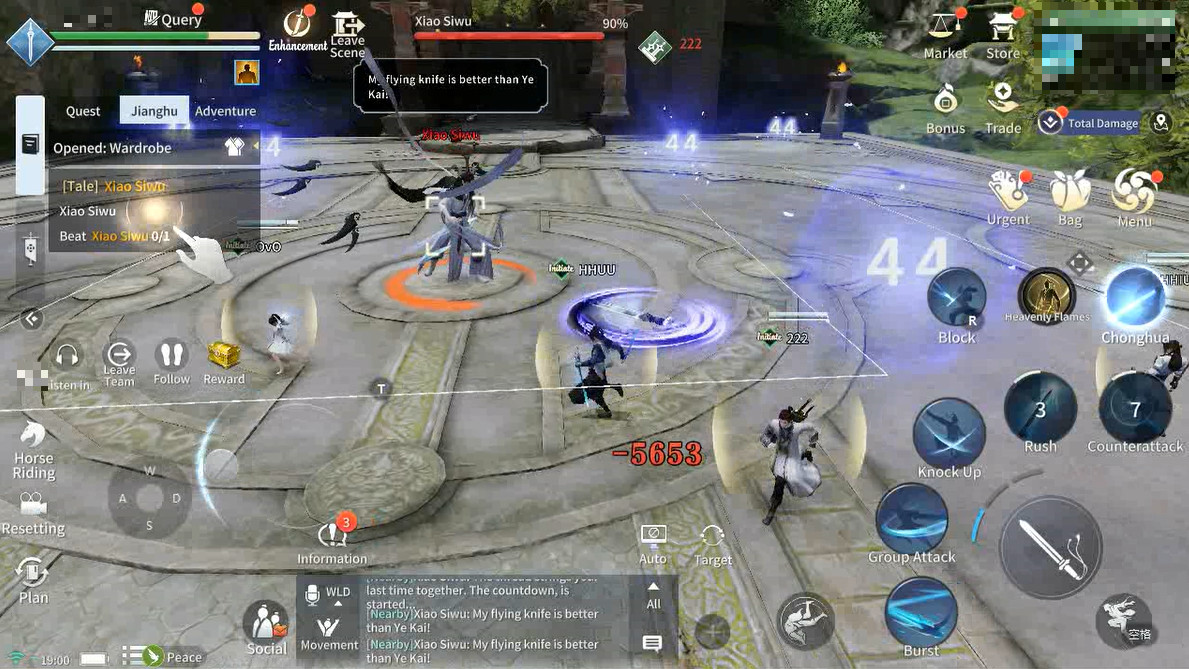The image size is (1189, 669).
Task: Activate the Block skill
Action: click(x=956, y=301)
